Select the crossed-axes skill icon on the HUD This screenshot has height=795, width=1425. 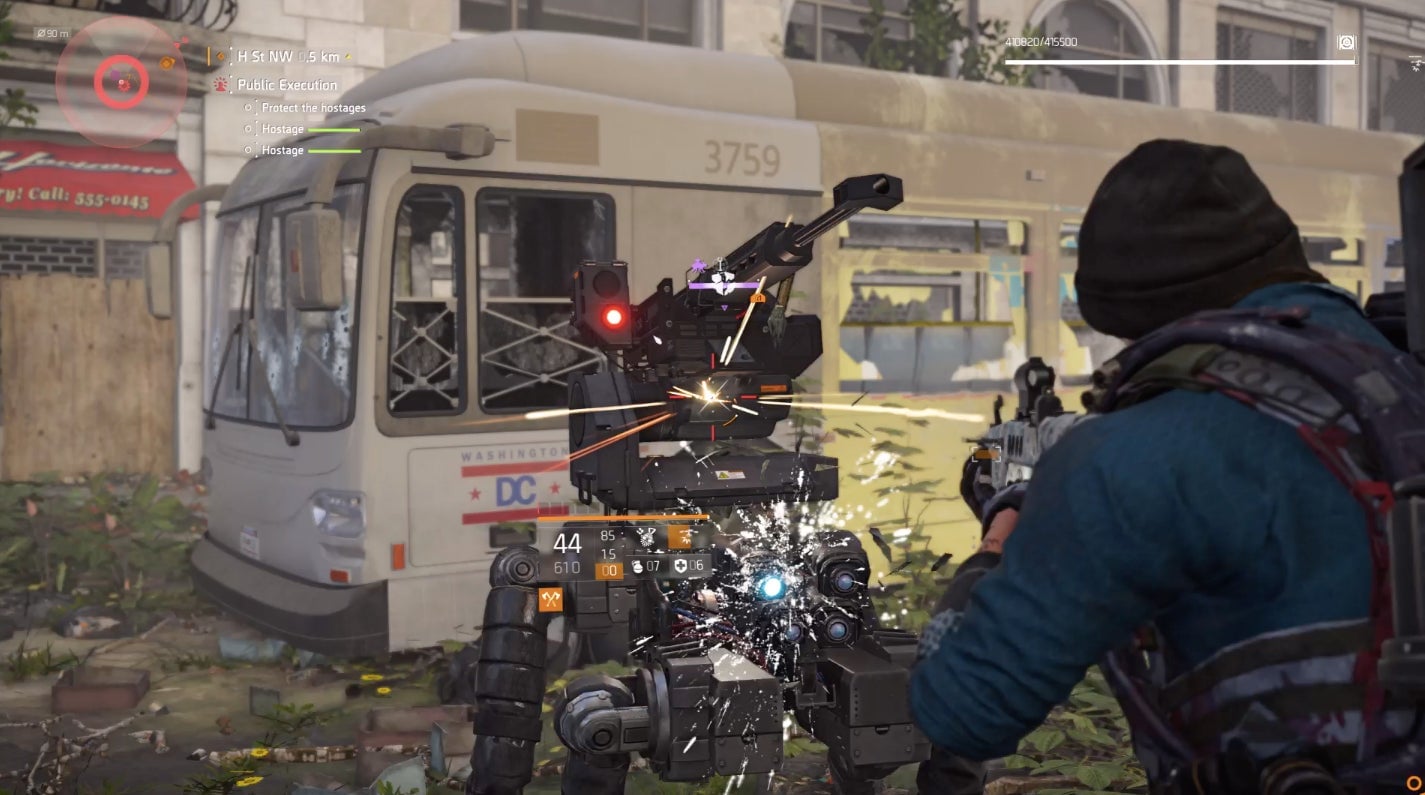coord(550,599)
